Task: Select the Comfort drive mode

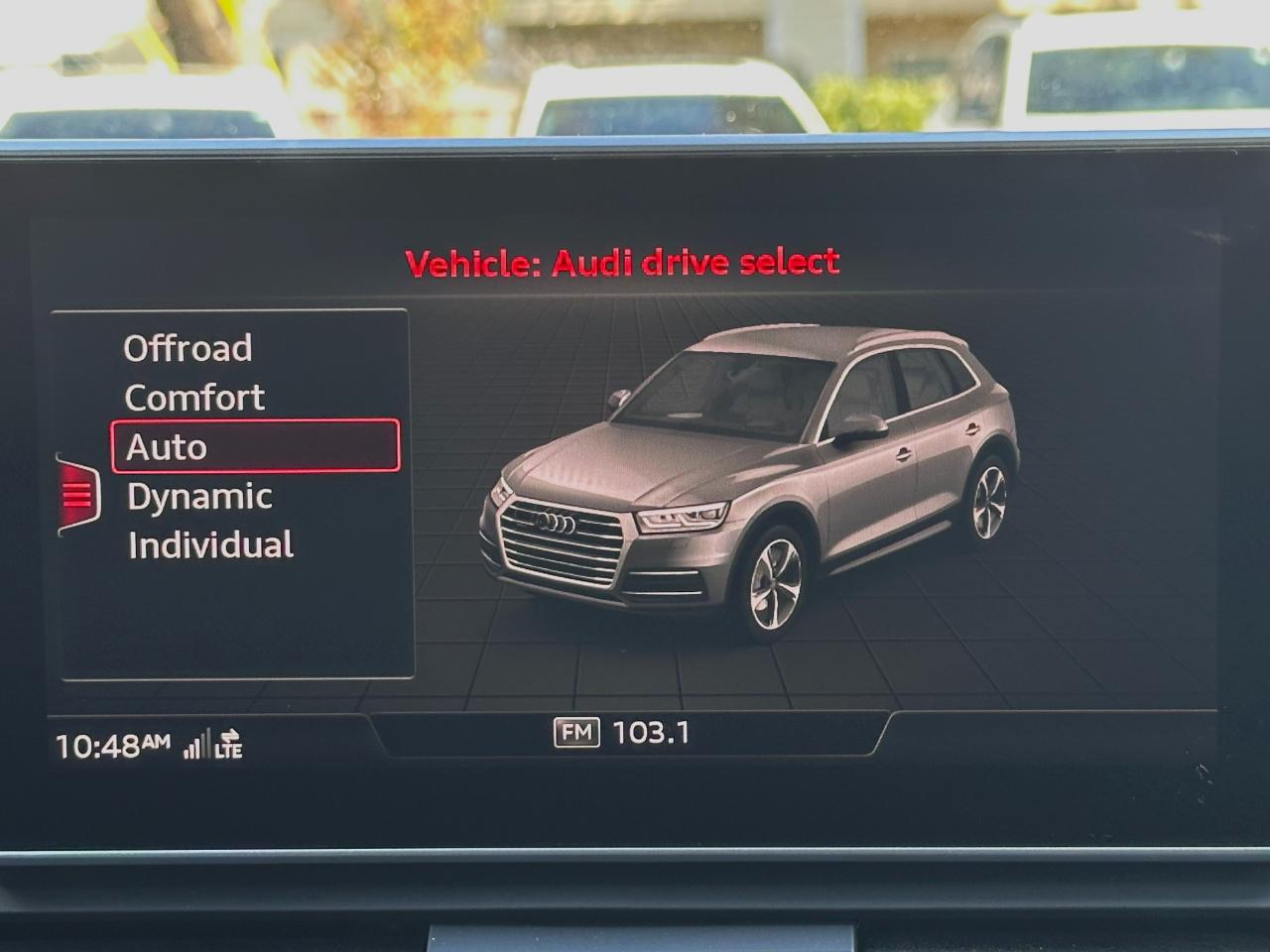Action: [193, 397]
